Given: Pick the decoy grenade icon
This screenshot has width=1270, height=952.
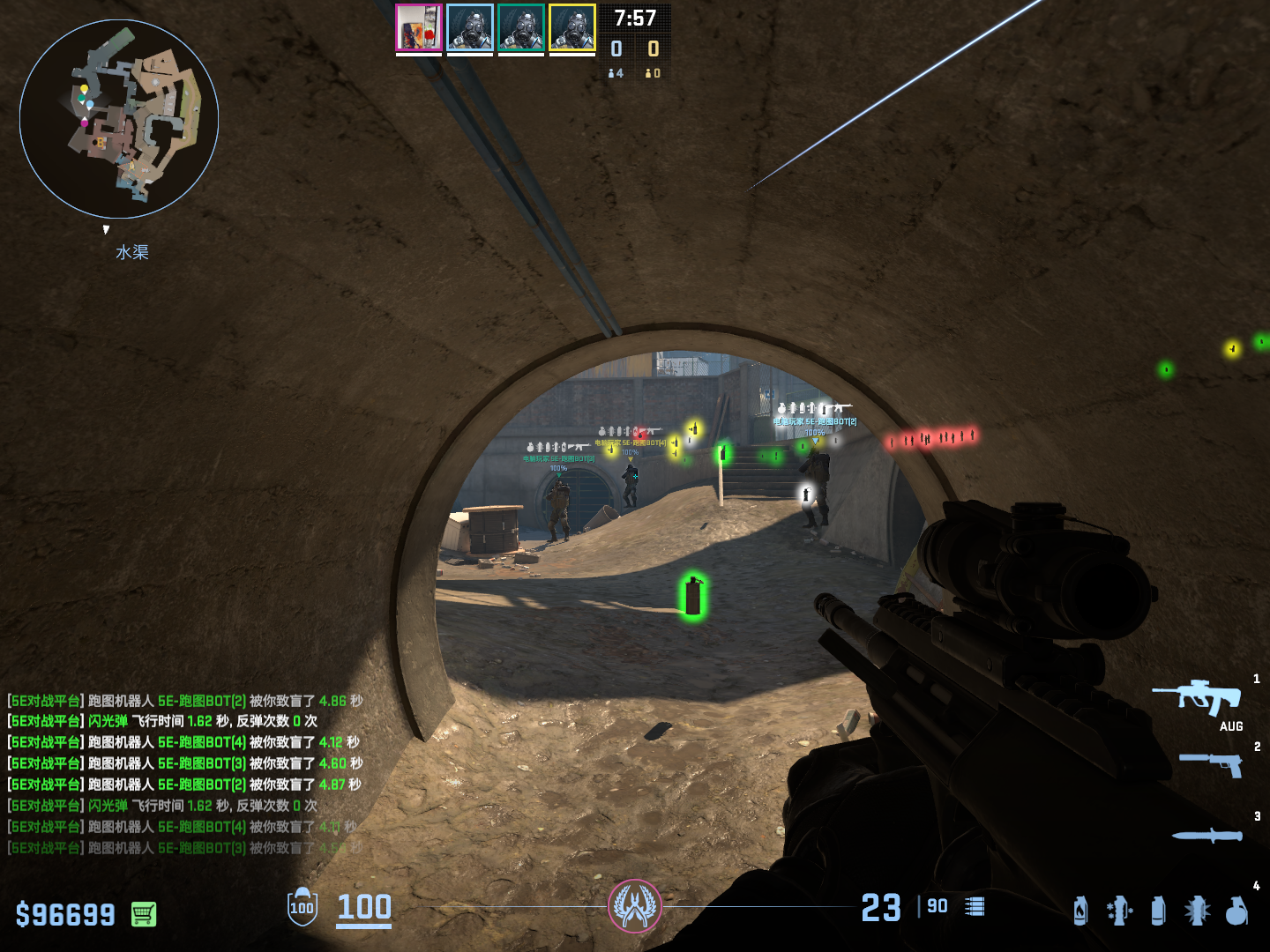Looking at the screenshot, I should 1119,911.
